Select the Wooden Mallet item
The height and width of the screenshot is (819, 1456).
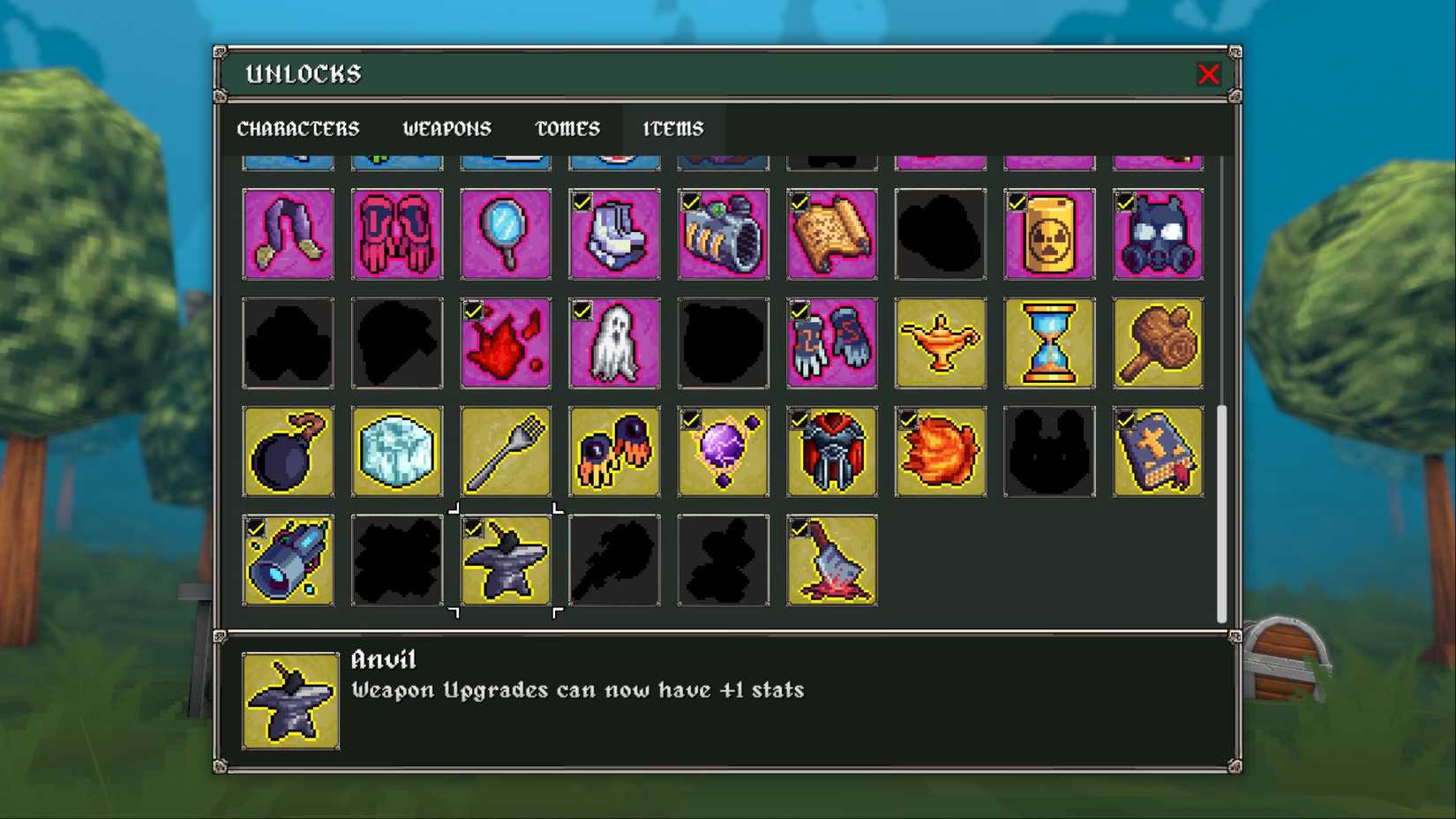pyautogui.click(x=1158, y=343)
